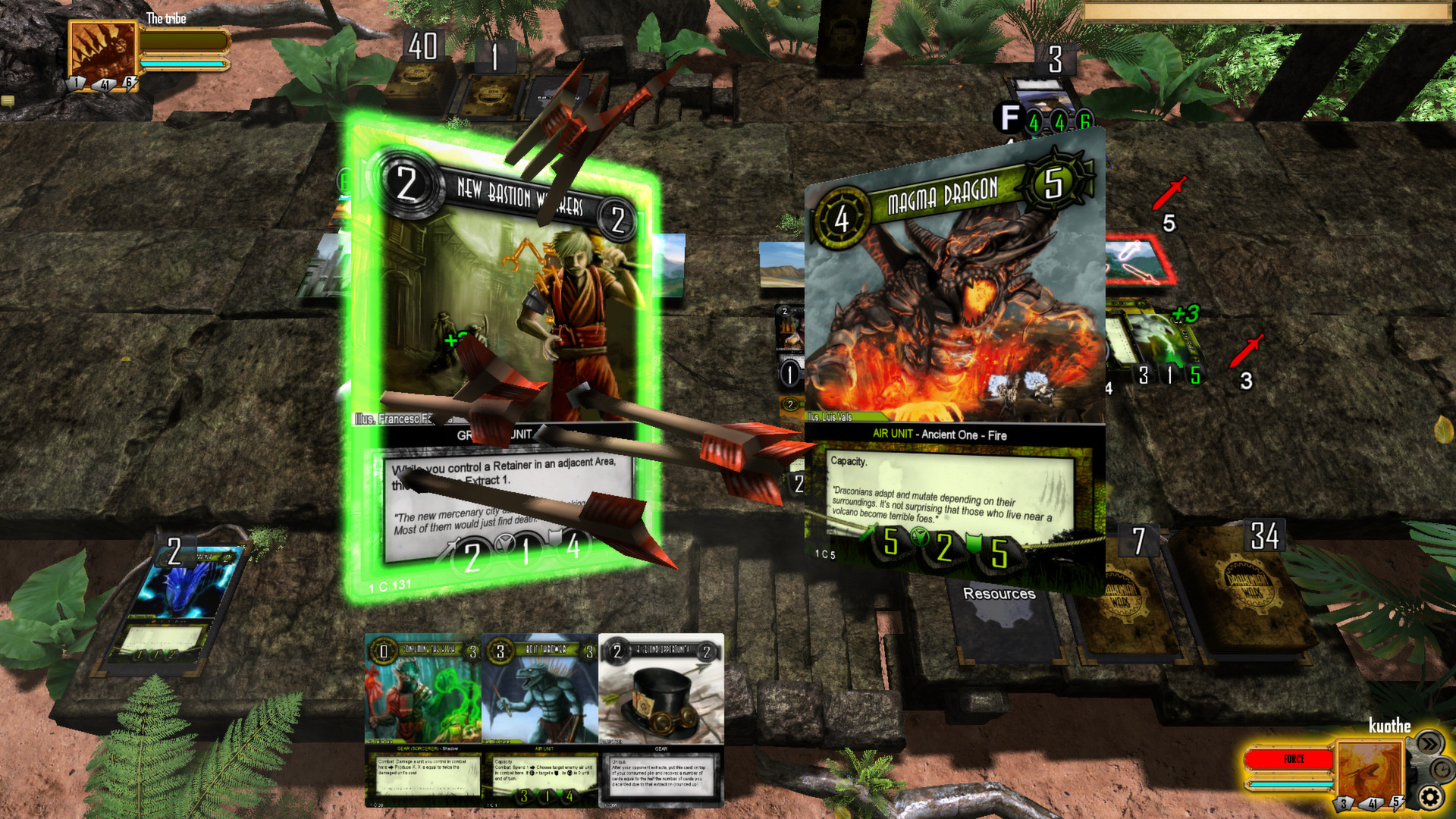Click The tribe's deck counter showing 41
This screenshot has height=819, width=1456.
[105, 86]
